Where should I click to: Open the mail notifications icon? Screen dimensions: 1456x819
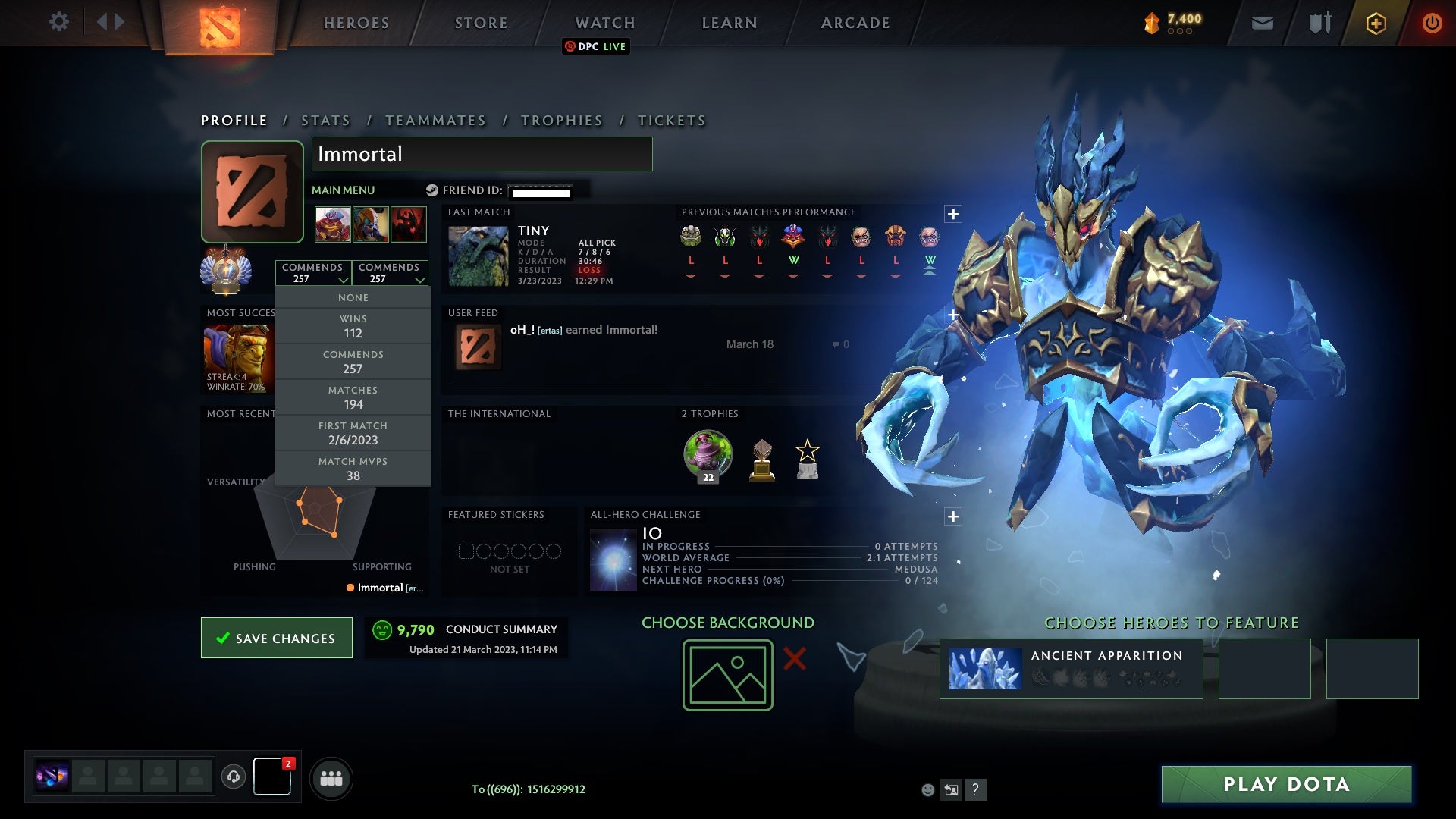[x=1262, y=22]
